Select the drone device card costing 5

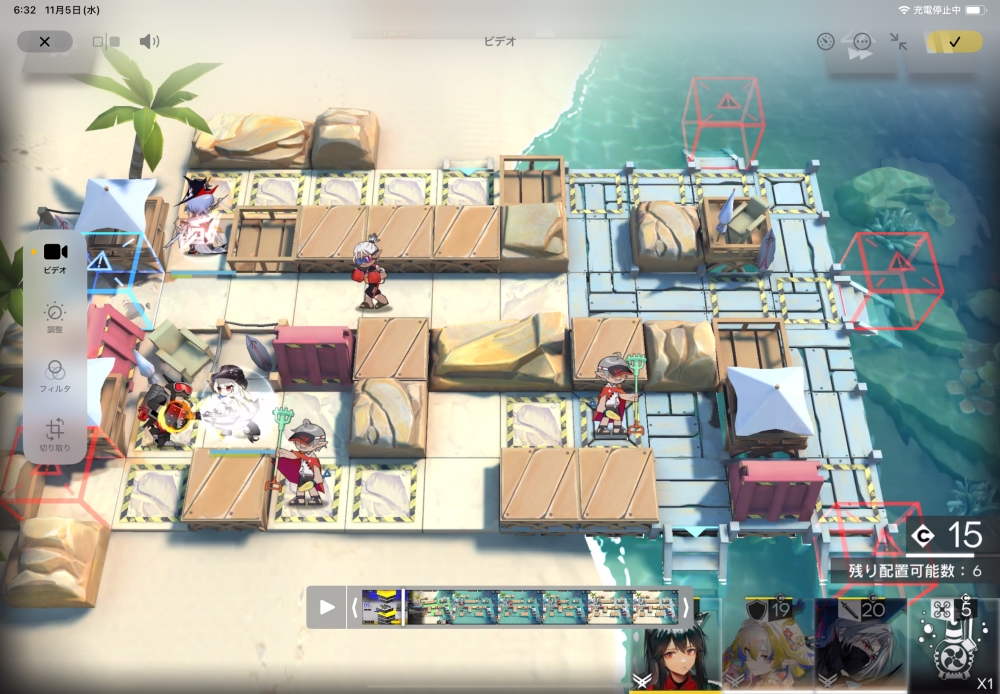click(953, 646)
